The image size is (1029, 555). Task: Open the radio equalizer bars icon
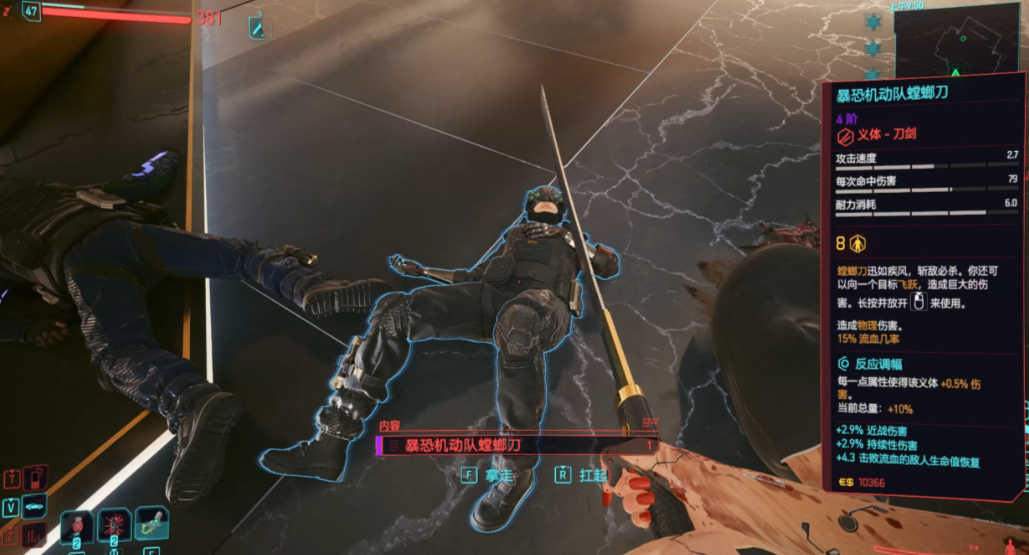[x=36, y=535]
